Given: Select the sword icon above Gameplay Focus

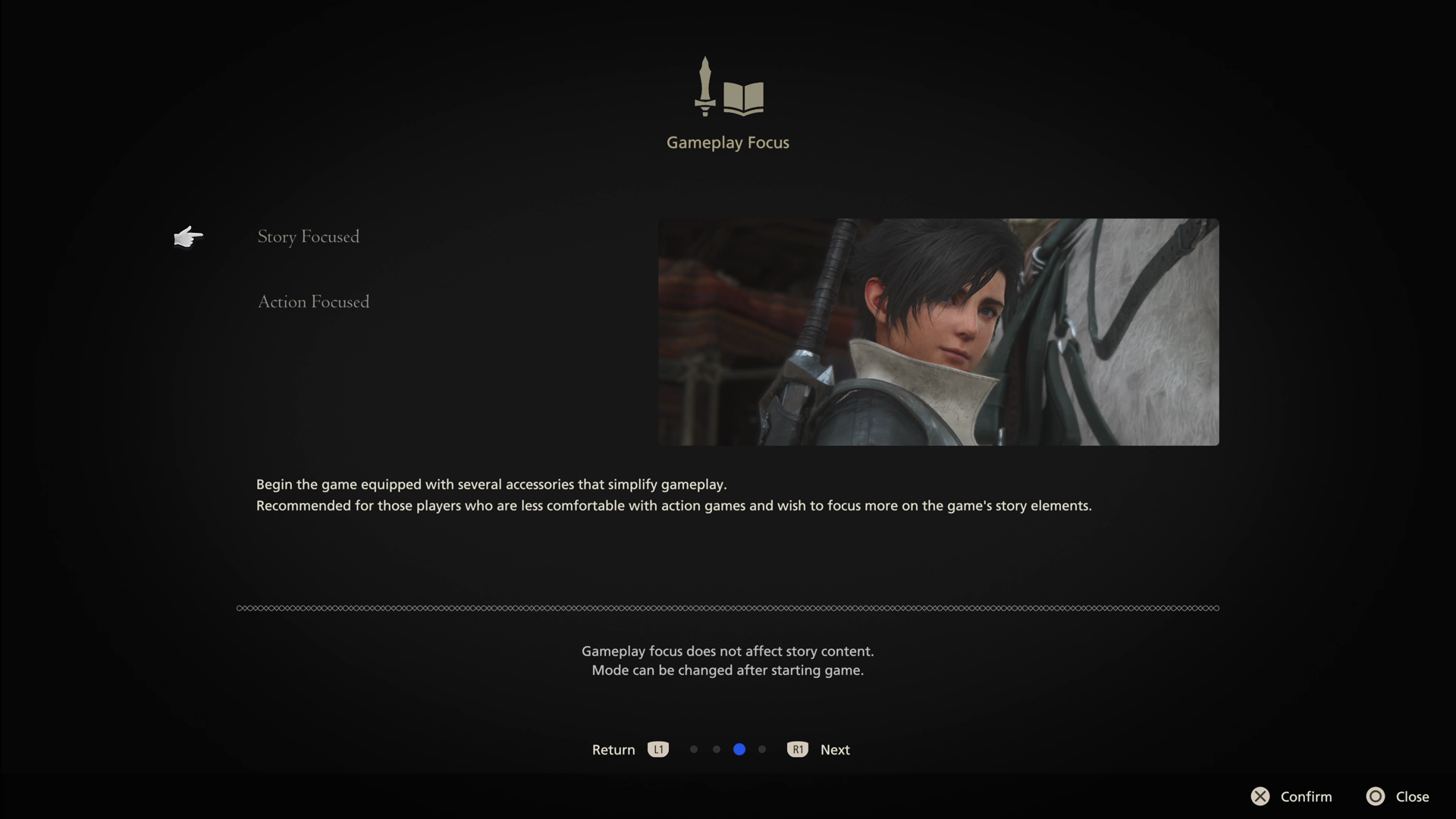Looking at the screenshot, I should (x=705, y=85).
